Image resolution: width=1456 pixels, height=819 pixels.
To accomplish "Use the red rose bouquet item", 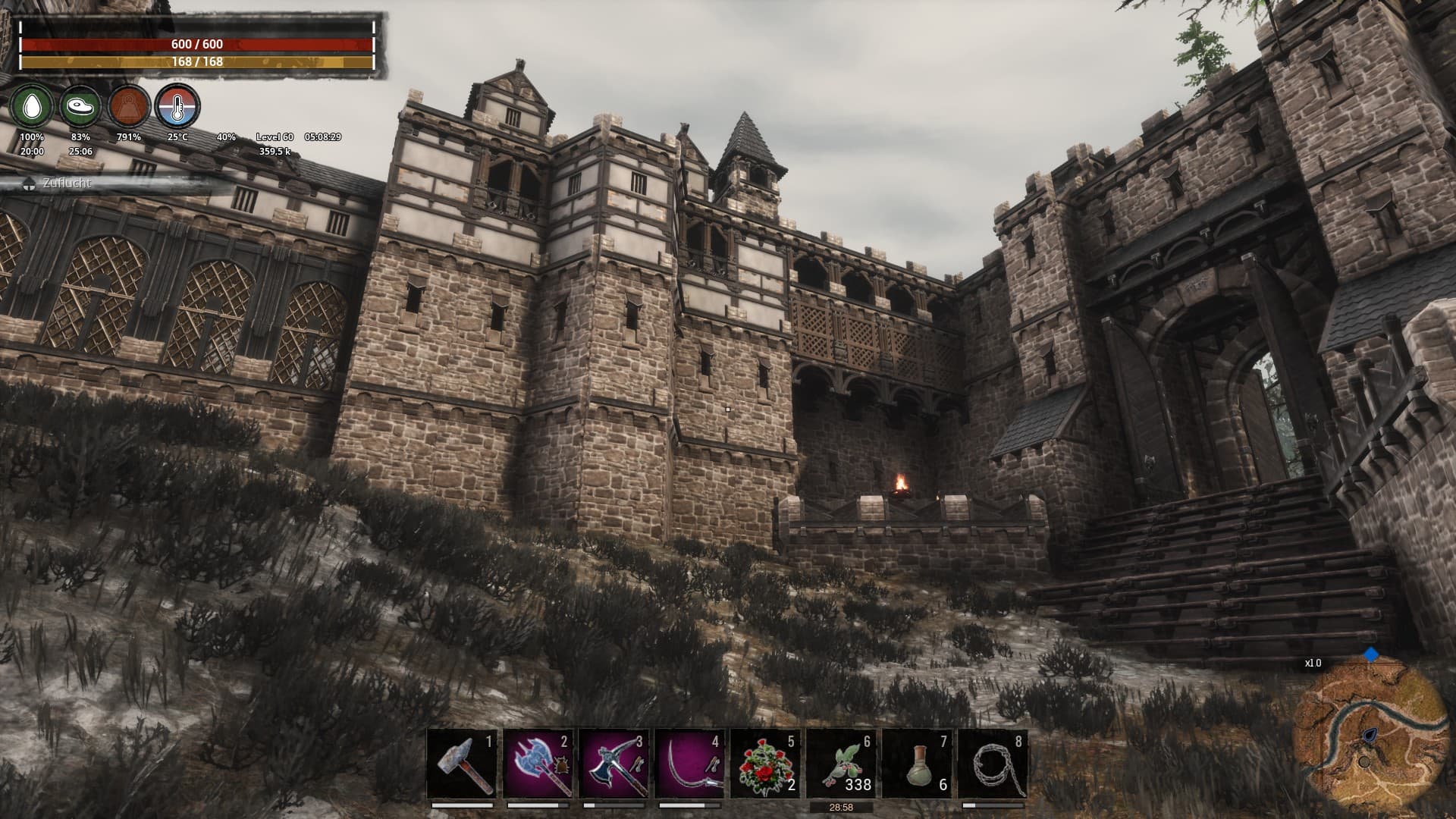I will (765, 763).
